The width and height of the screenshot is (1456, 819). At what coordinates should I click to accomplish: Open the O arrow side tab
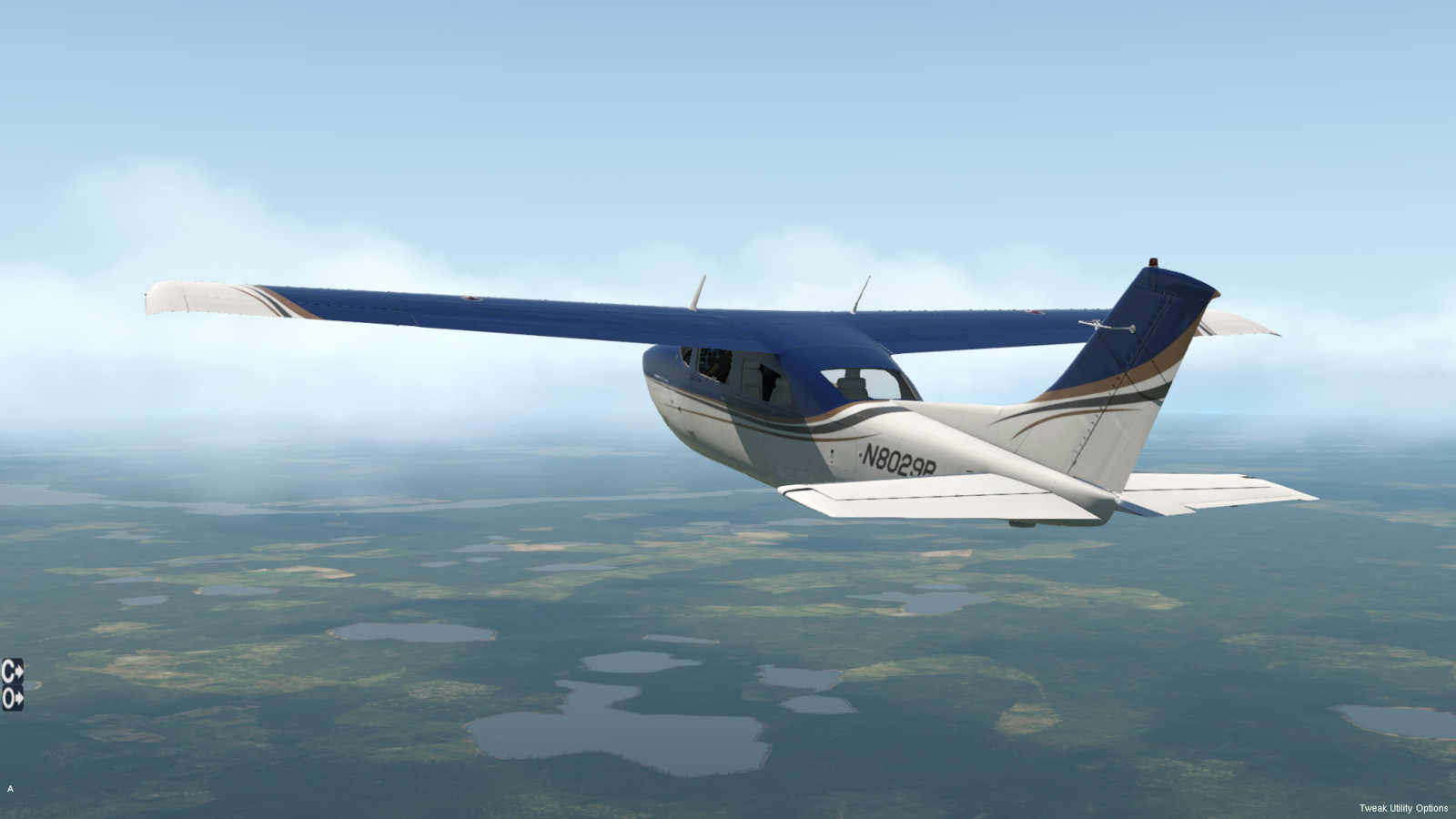pos(12,699)
